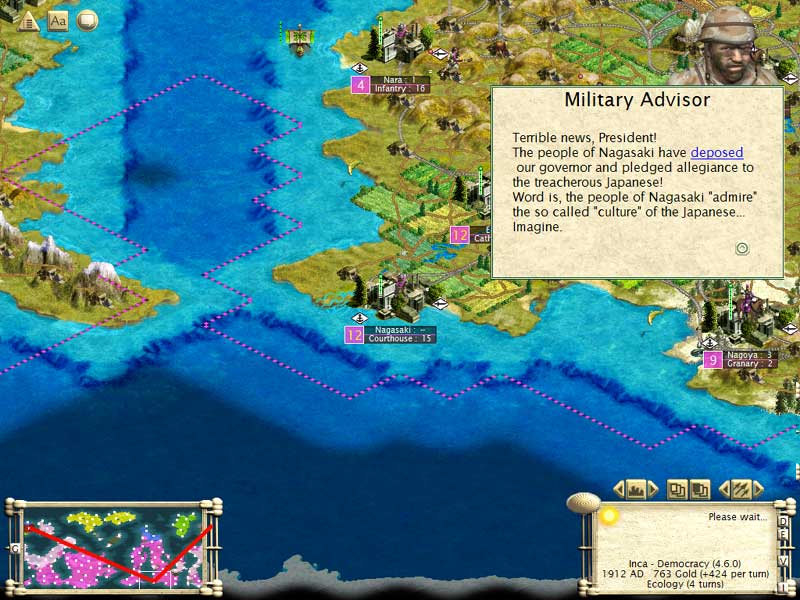Image resolution: width=800 pixels, height=600 pixels.
Task: Click the Ecology research status line
Action: click(684, 586)
